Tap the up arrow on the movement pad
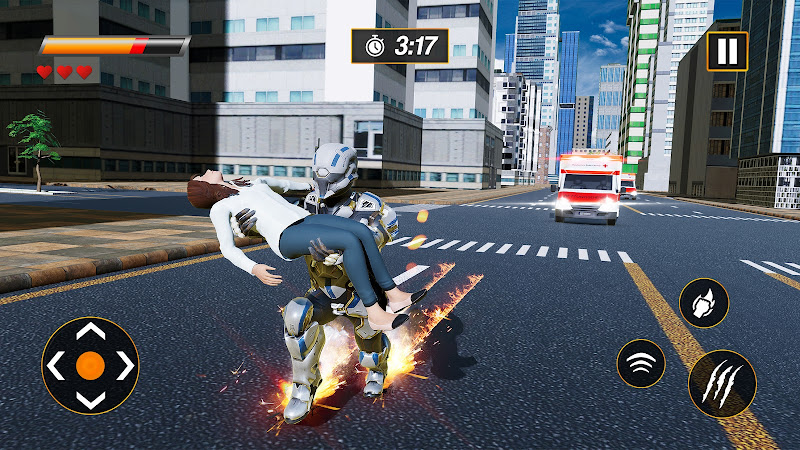 point(90,332)
